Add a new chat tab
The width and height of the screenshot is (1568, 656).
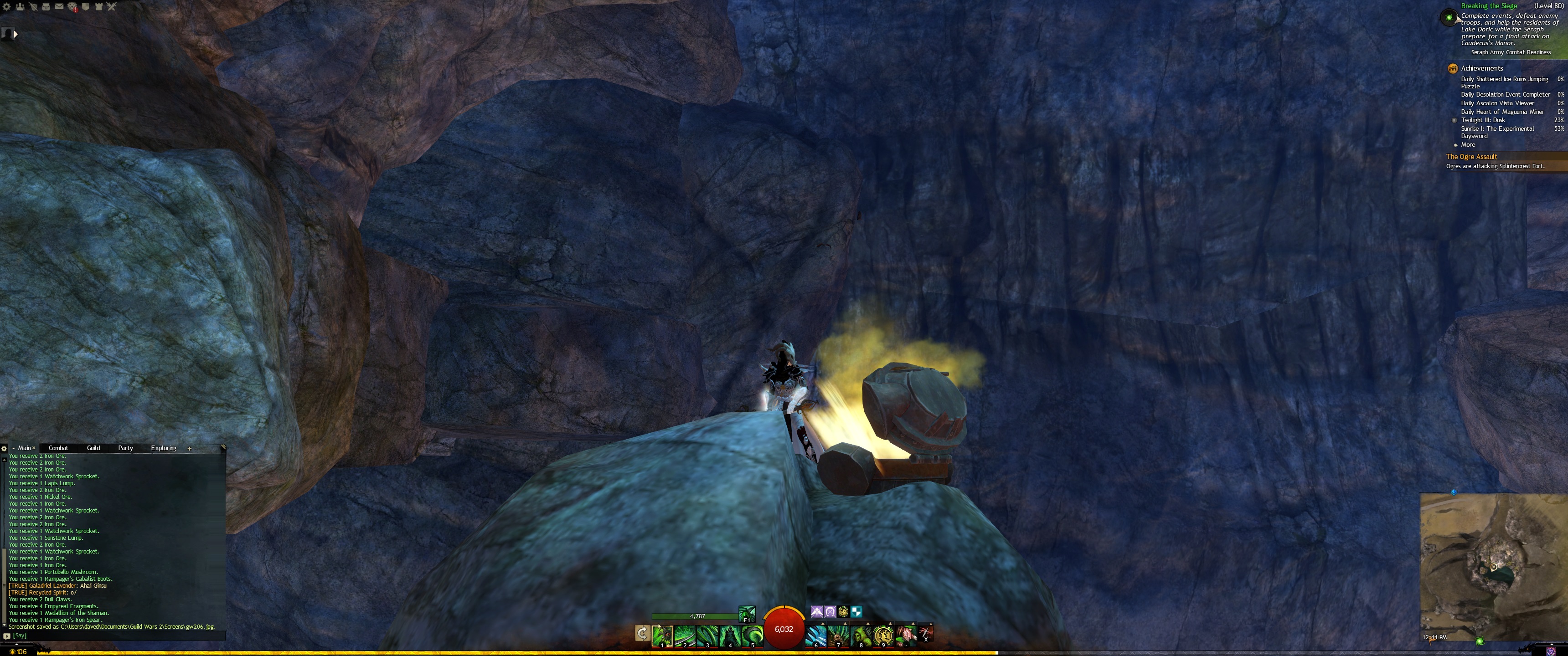point(189,448)
